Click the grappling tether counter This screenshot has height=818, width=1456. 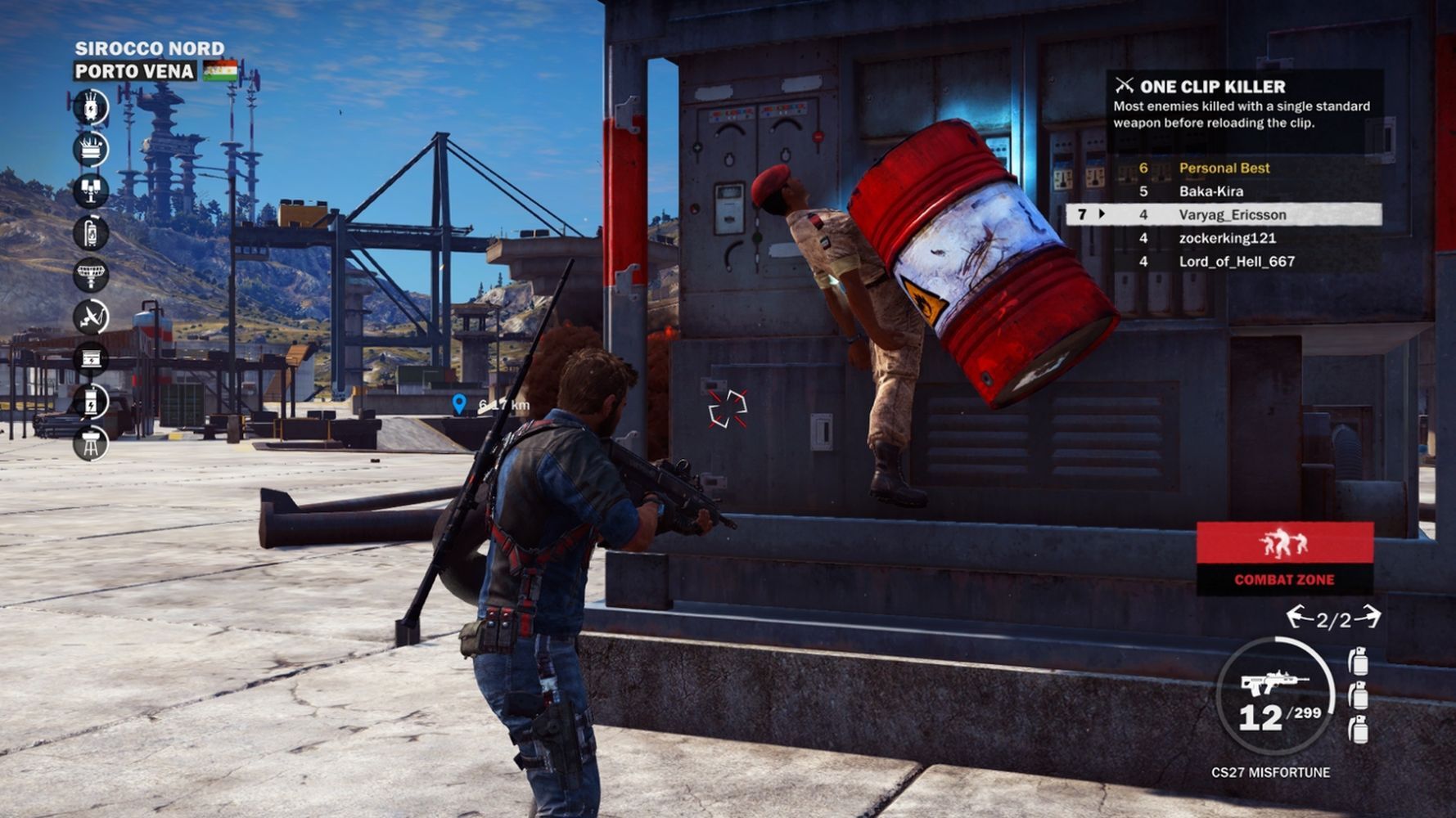click(1333, 619)
